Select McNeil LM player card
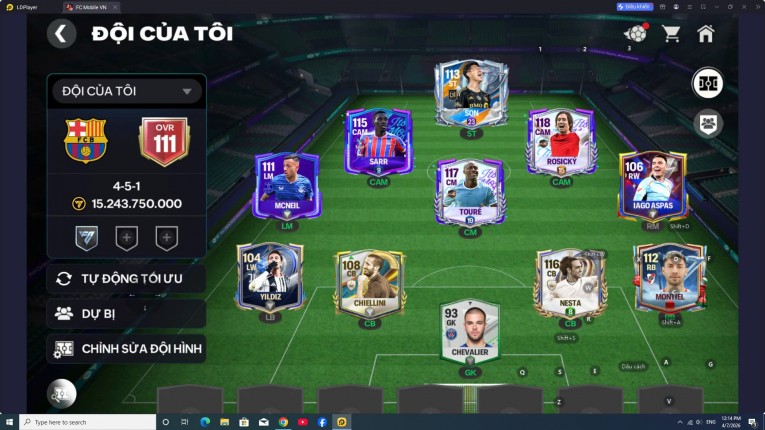 [x=287, y=186]
